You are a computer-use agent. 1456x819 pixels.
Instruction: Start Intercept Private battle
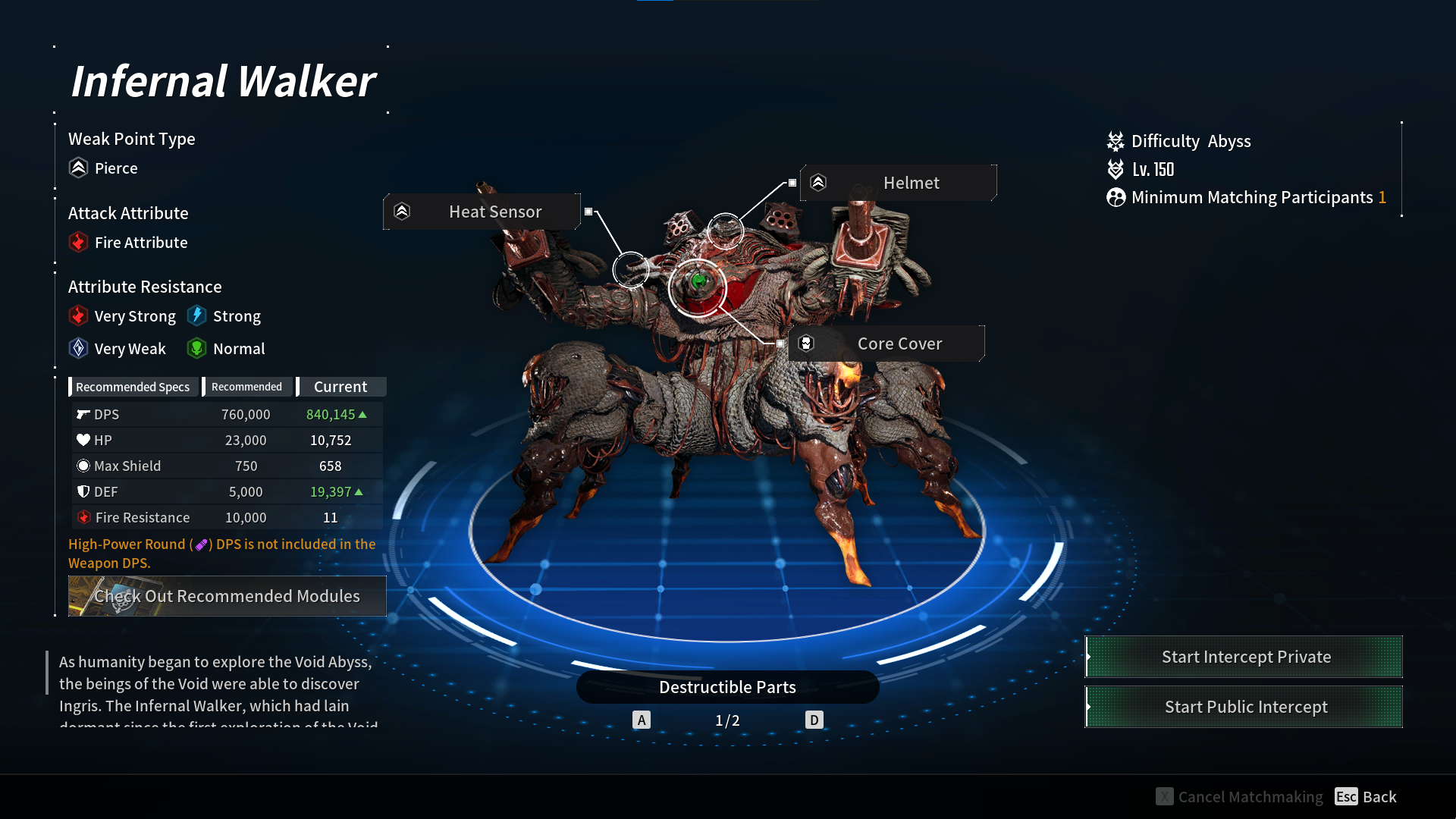coord(1244,657)
